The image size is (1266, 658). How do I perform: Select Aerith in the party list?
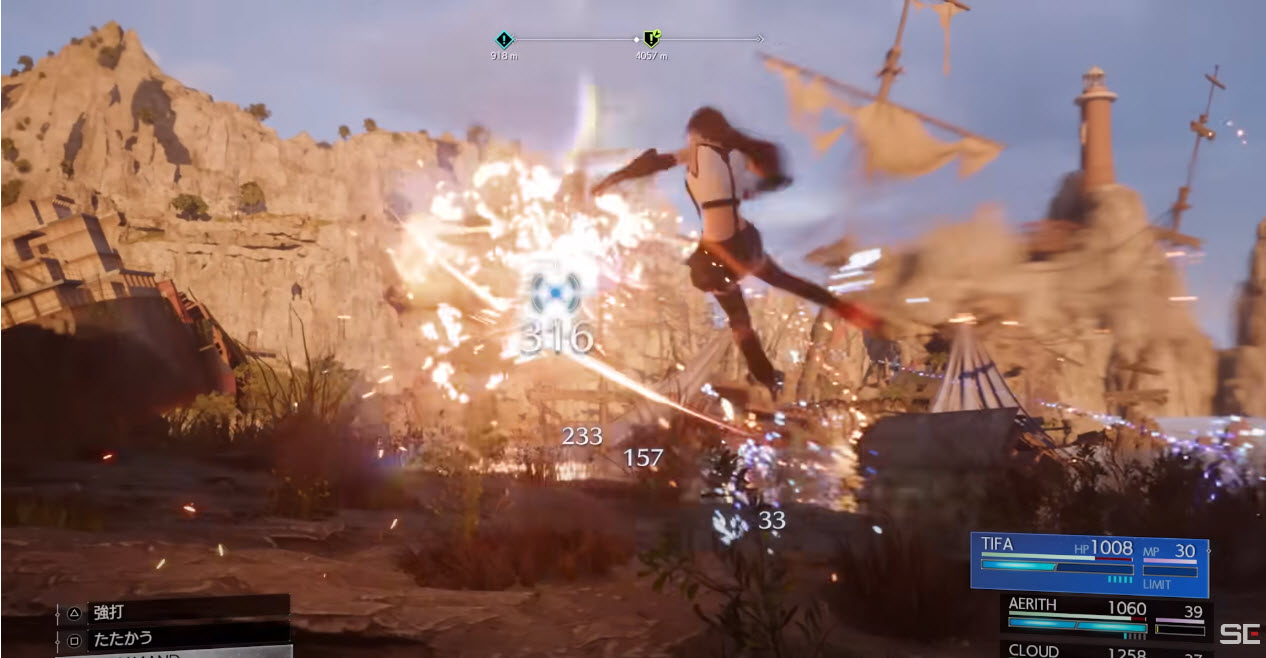point(1105,616)
